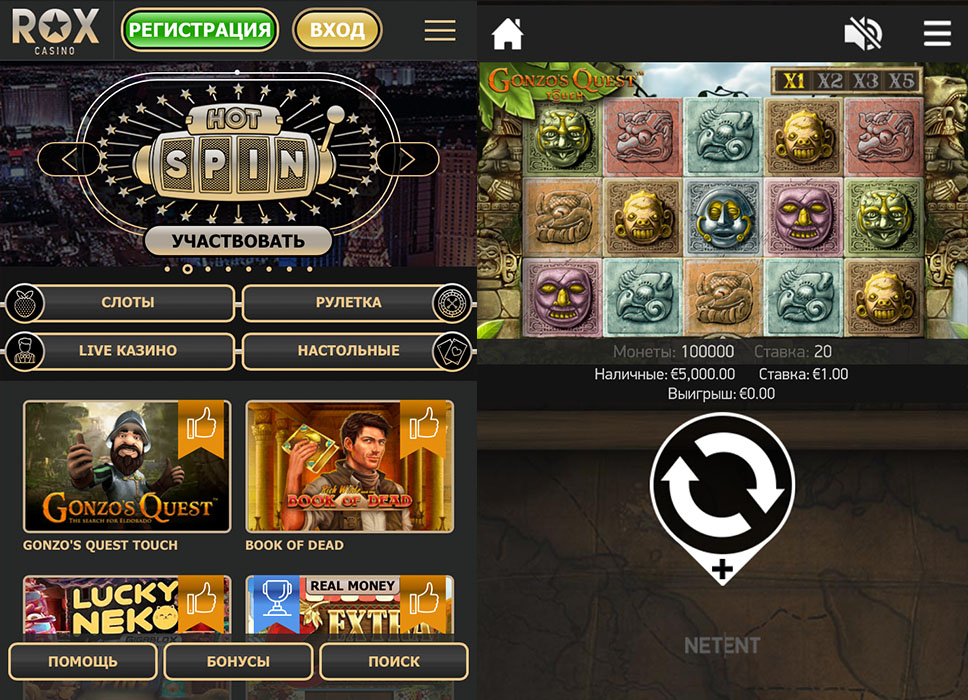Open the Вход login button
The height and width of the screenshot is (700, 968).
pyautogui.click(x=337, y=30)
